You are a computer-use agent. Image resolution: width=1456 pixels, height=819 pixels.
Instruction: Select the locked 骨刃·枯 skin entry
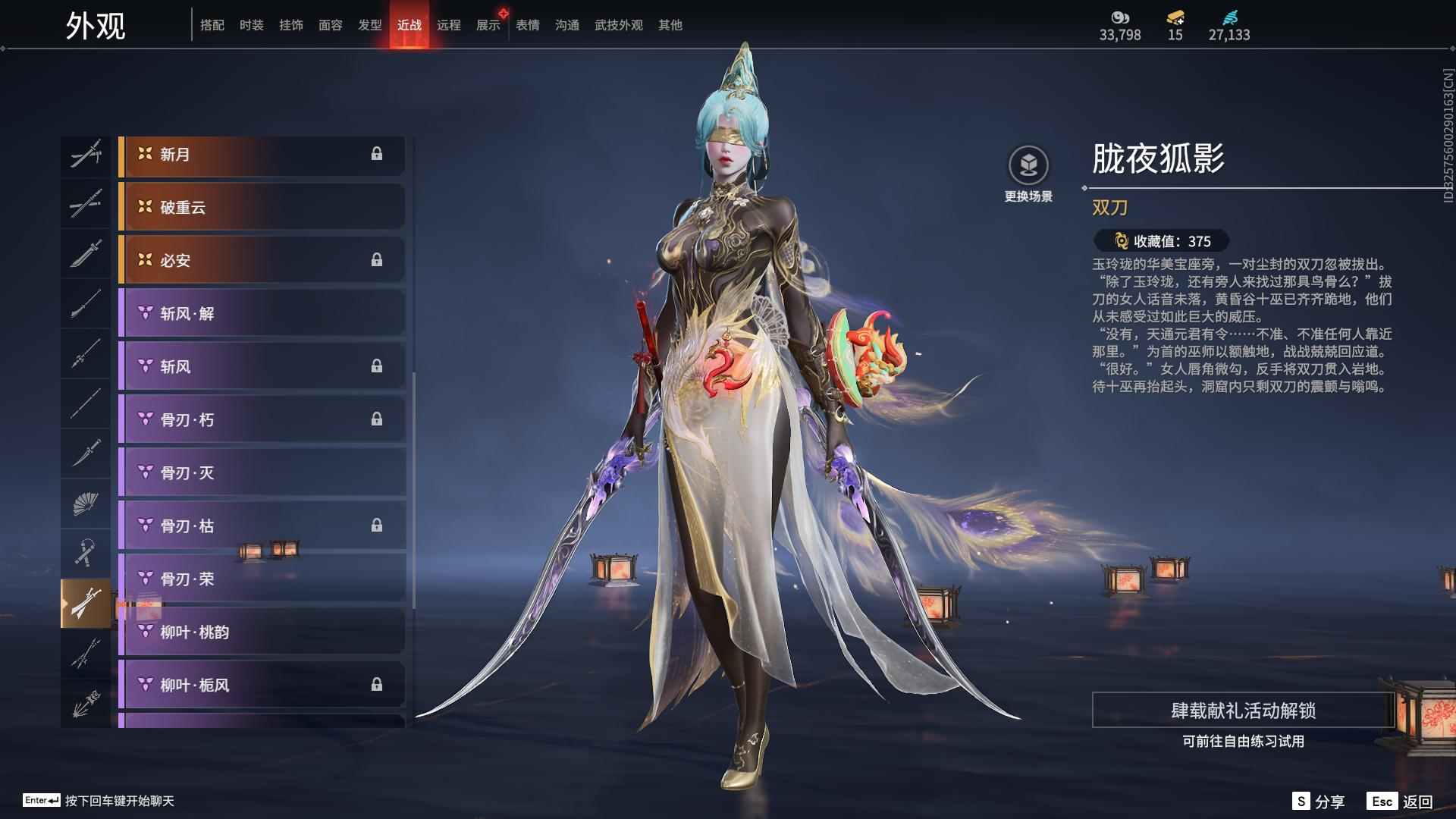(x=262, y=526)
